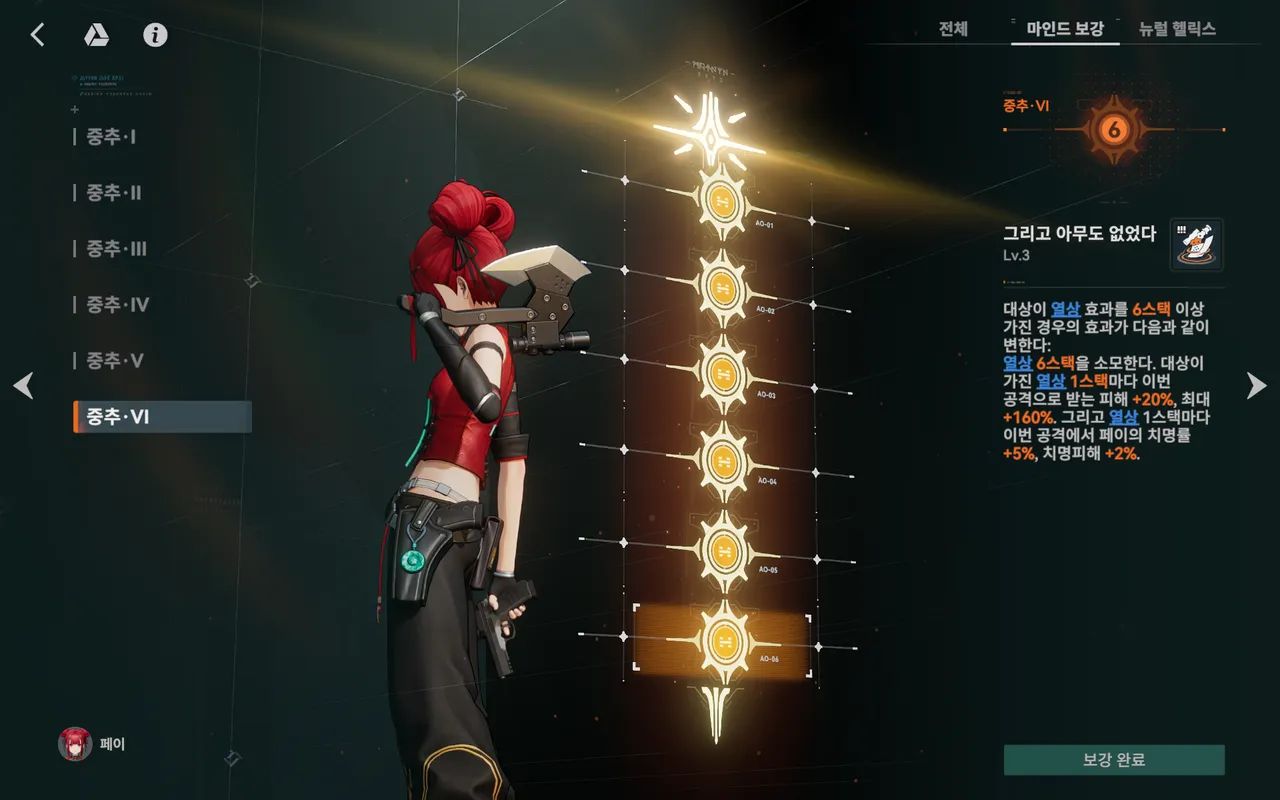Select 중추·I from the list
The width and height of the screenshot is (1280, 800).
111,137
